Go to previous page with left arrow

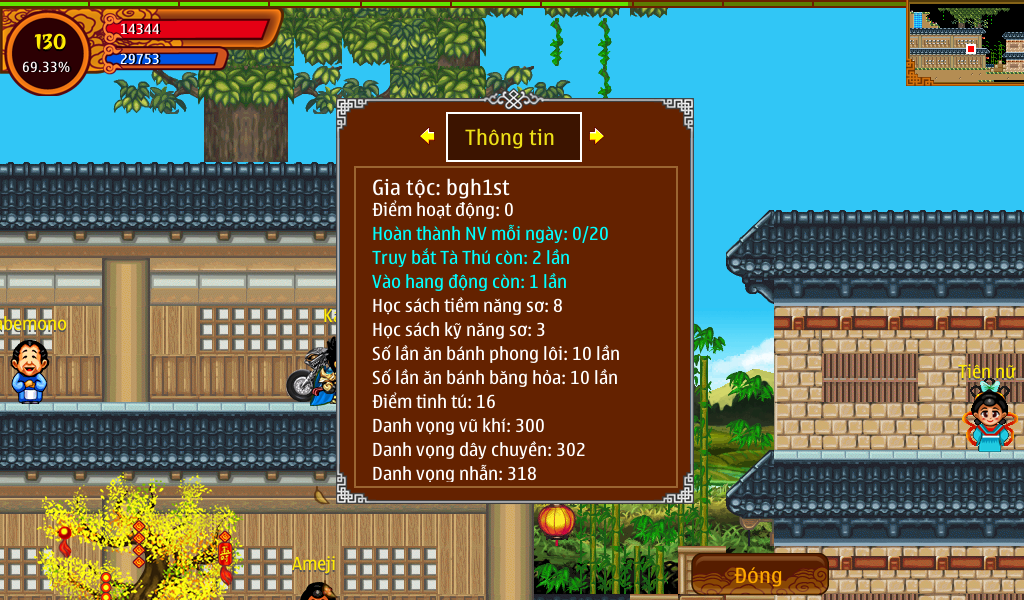point(427,136)
